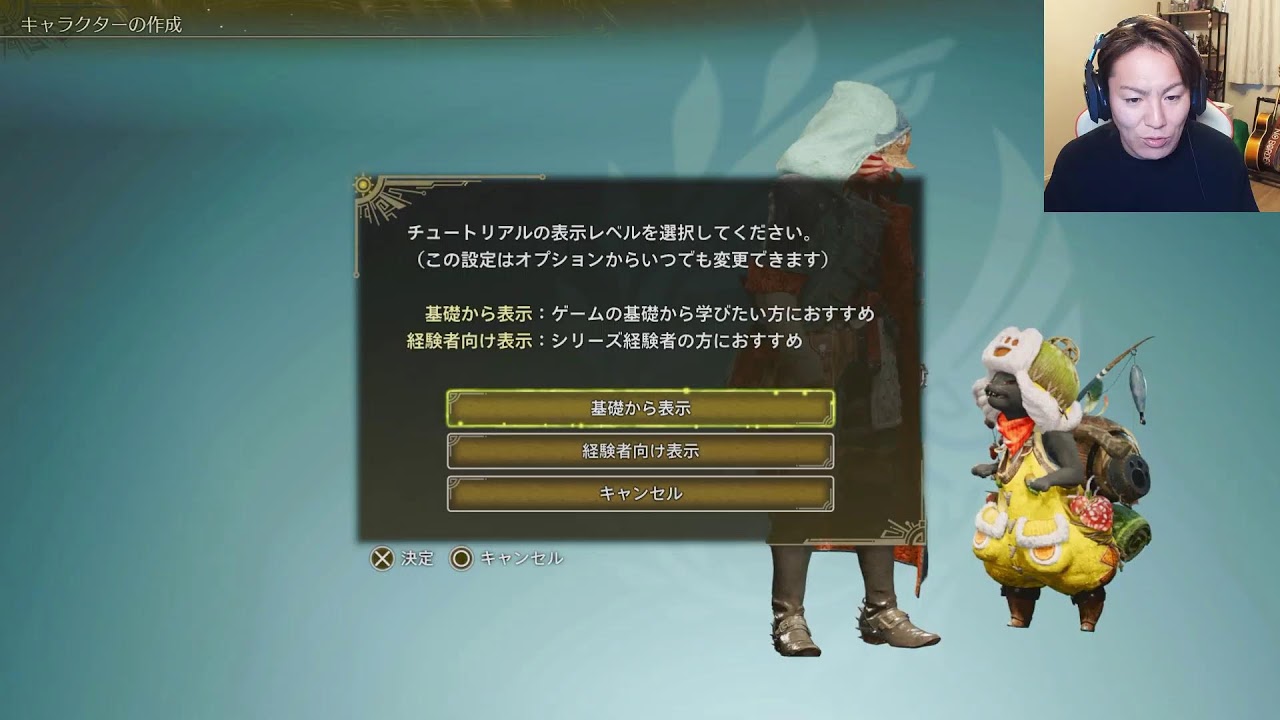Choose 経験者向け表示 for series veterans
The width and height of the screenshot is (1280, 720).
pos(640,452)
